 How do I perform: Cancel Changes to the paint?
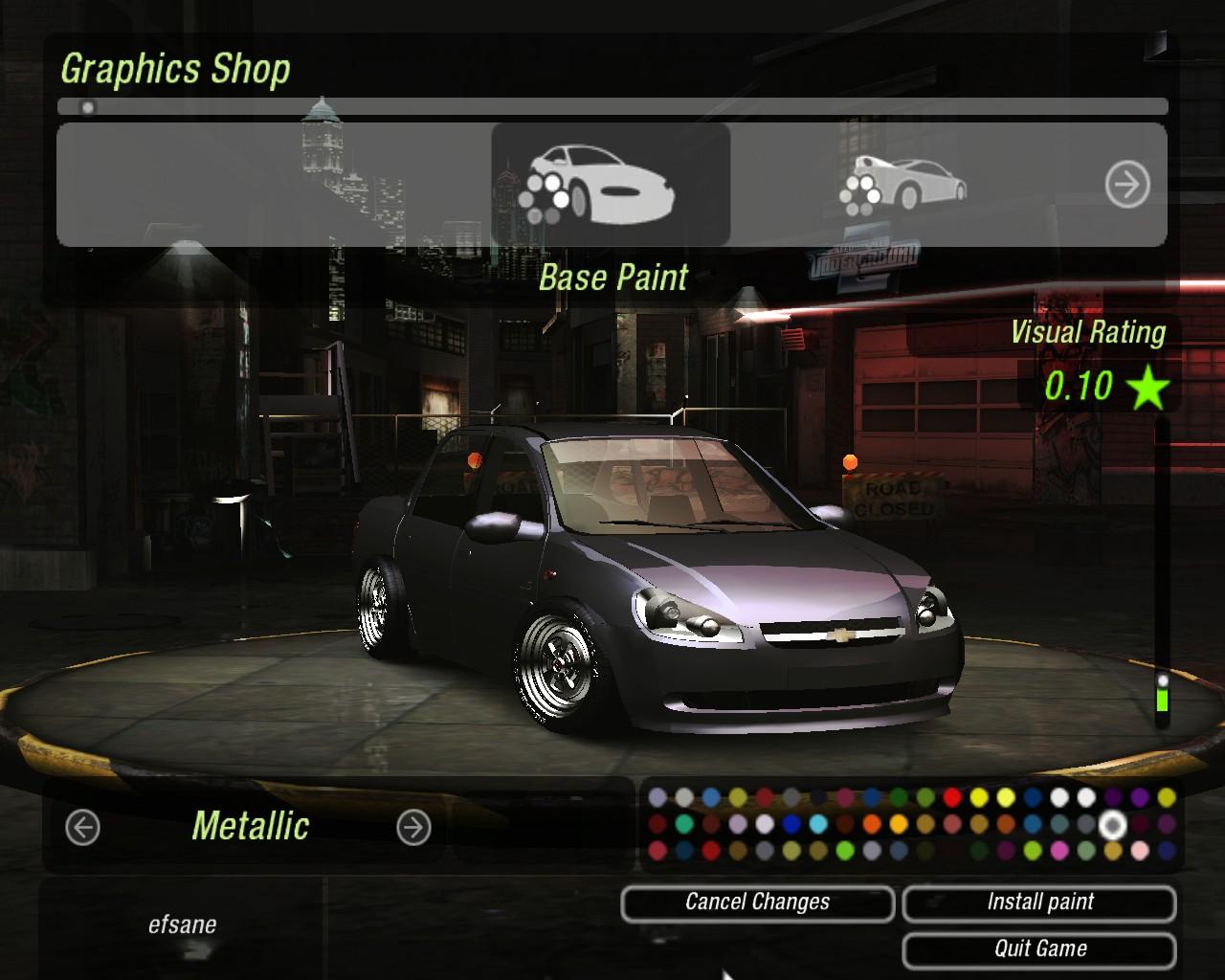coord(757,902)
